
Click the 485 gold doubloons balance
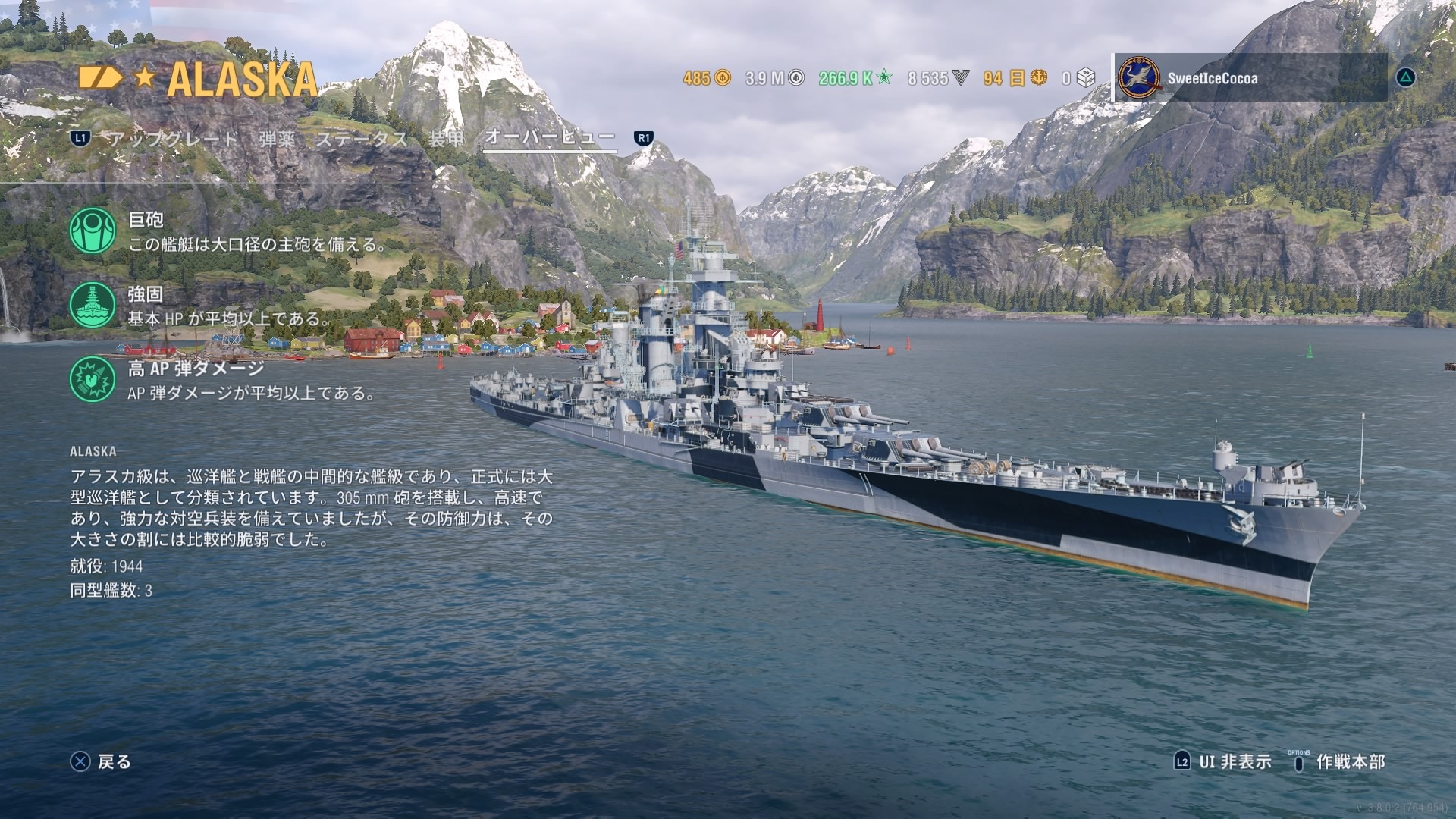tap(706, 78)
